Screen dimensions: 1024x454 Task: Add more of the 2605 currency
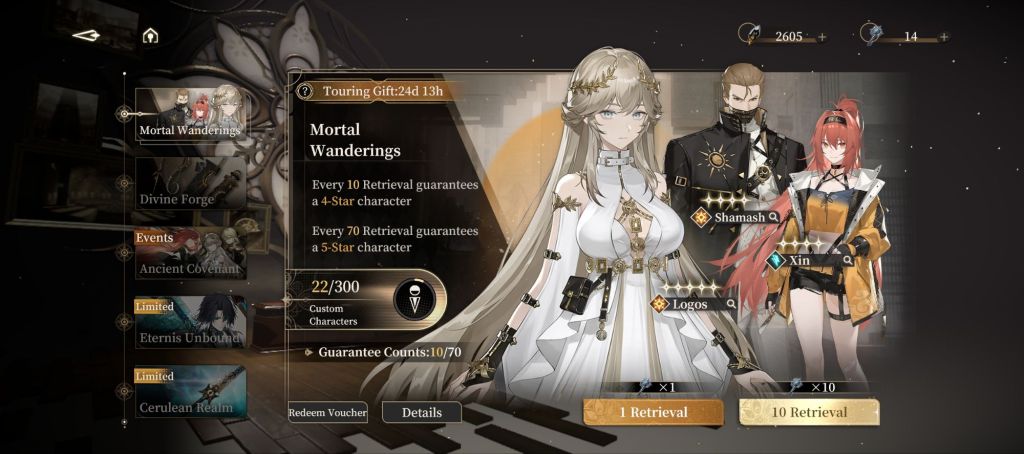pyautogui.click(x=822, y=37)
